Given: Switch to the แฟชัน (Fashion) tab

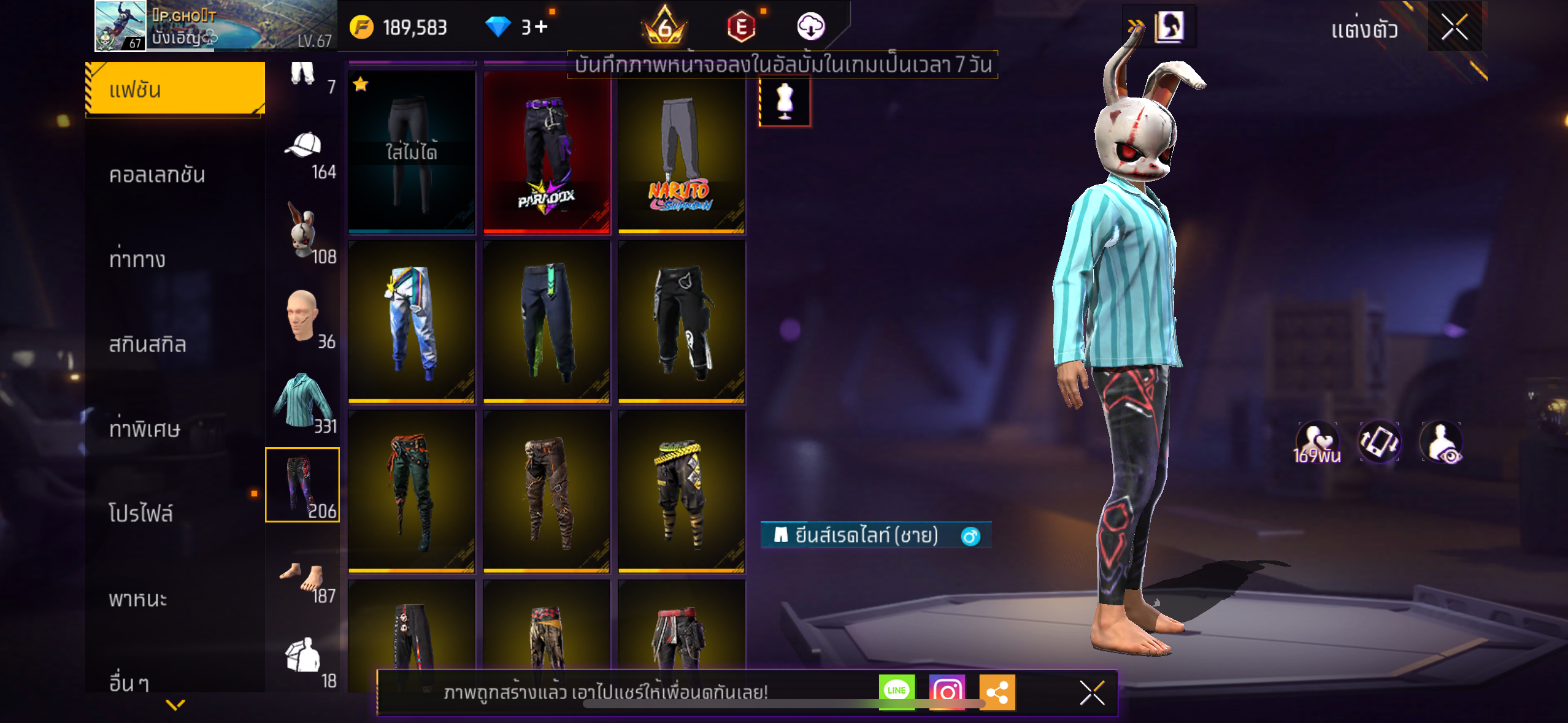Looking at the screenshot, I should pos(175,90).
